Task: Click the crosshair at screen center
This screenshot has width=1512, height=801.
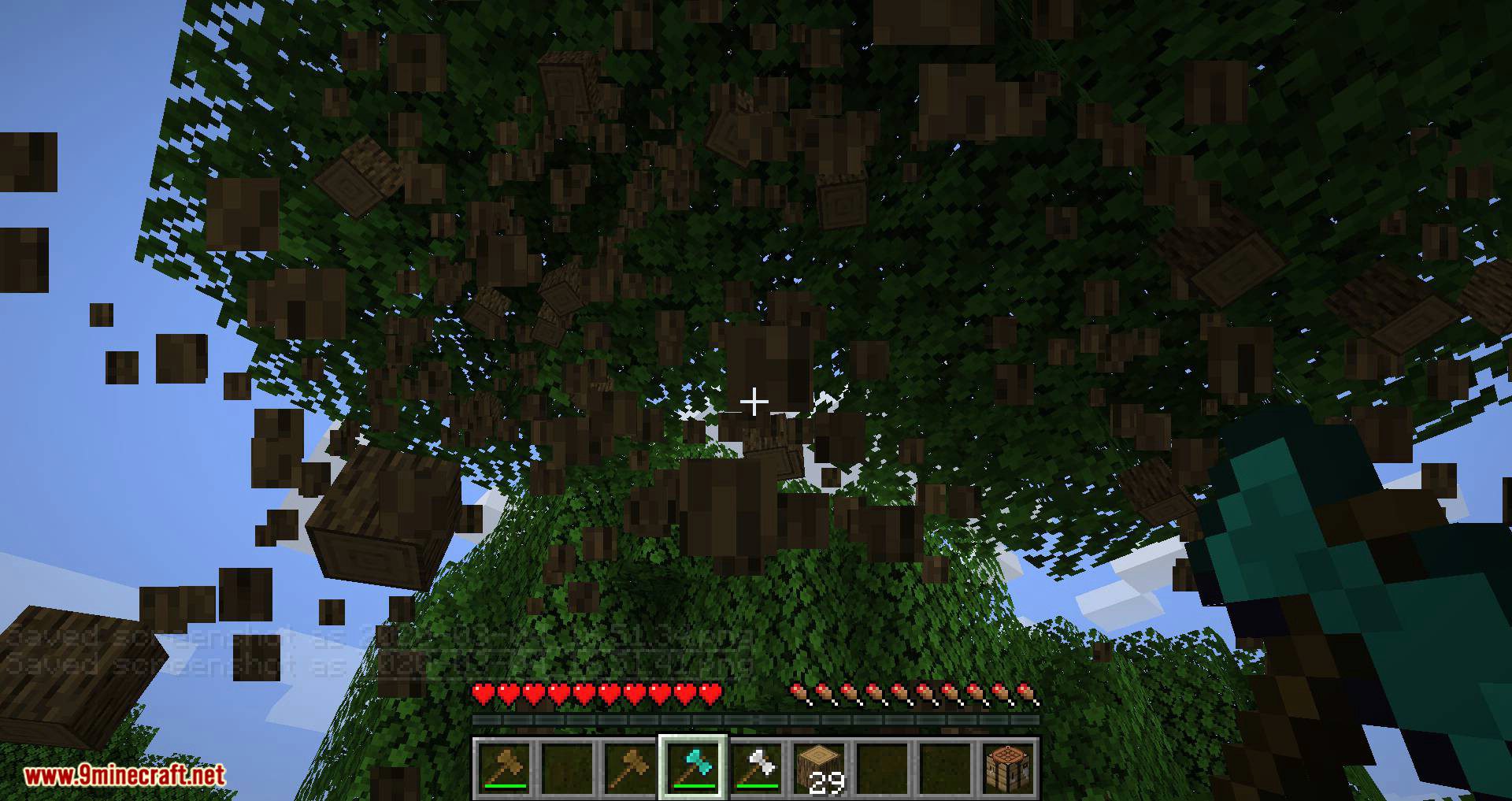Action: 756,402
